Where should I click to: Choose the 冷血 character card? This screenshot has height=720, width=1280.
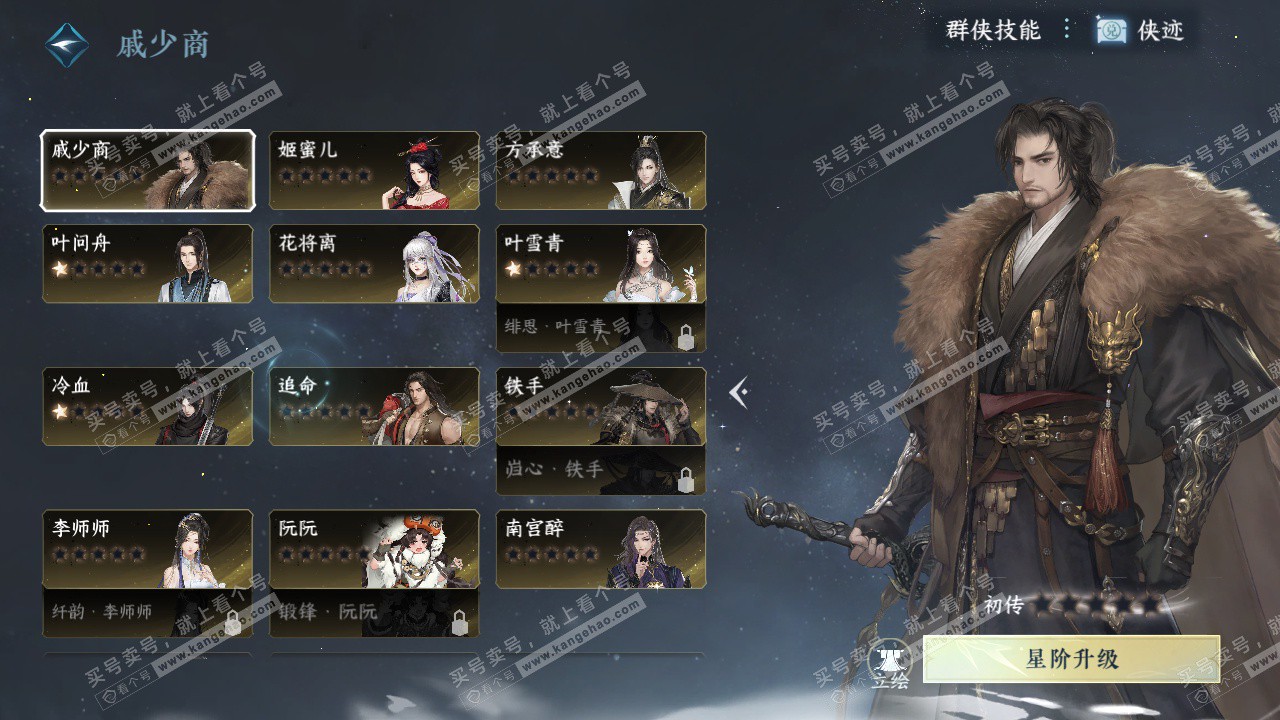pos(147,407)
